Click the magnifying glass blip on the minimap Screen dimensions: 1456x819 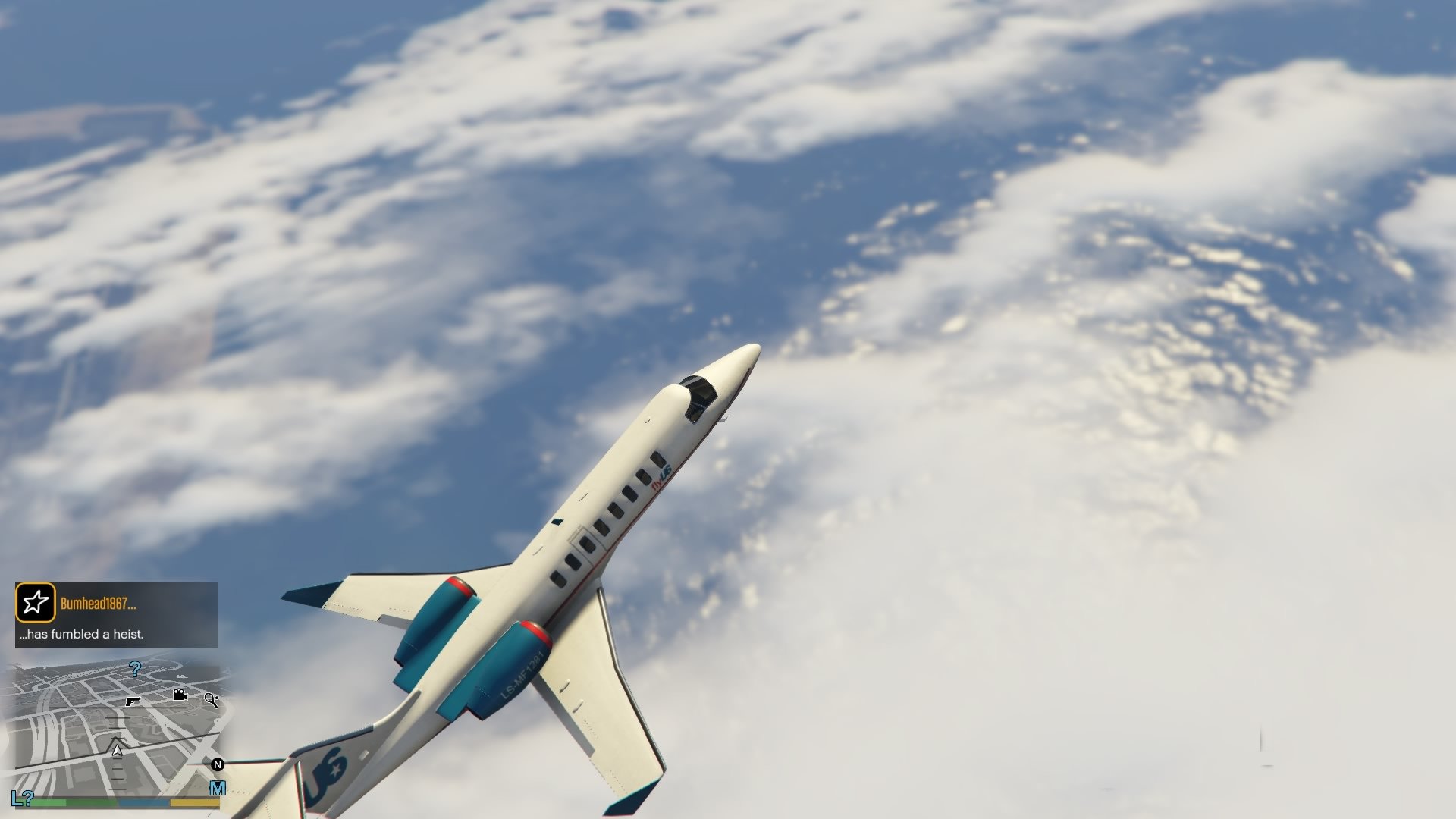click(x=212, y=701)
